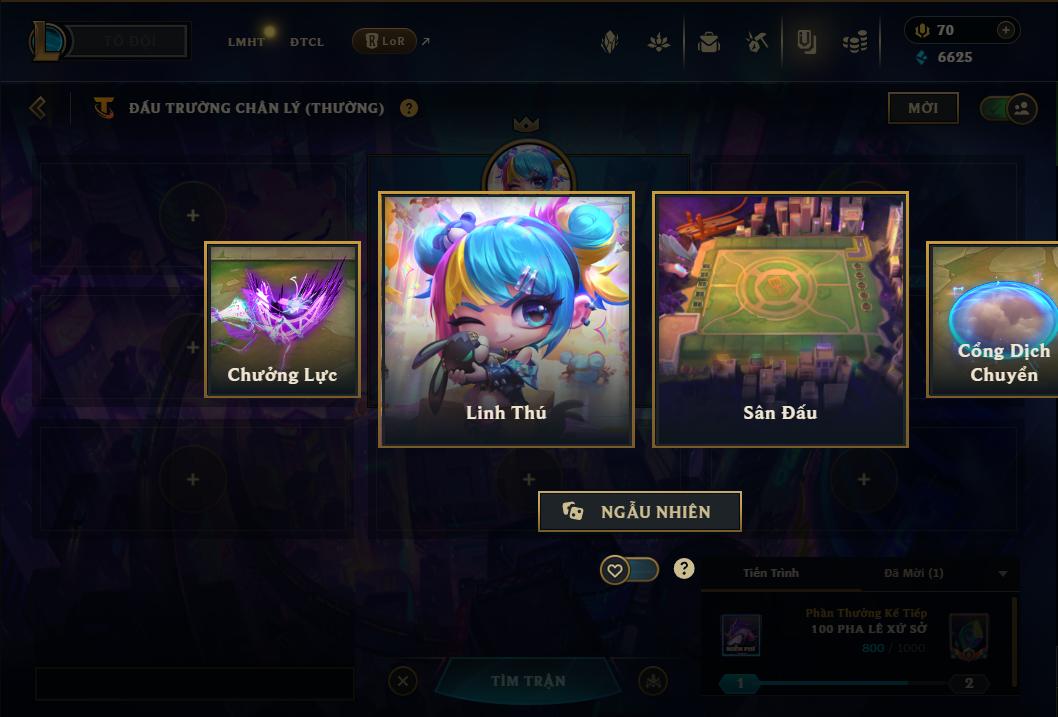Open the Tiến Trình tab

click(x=771, y=573)
